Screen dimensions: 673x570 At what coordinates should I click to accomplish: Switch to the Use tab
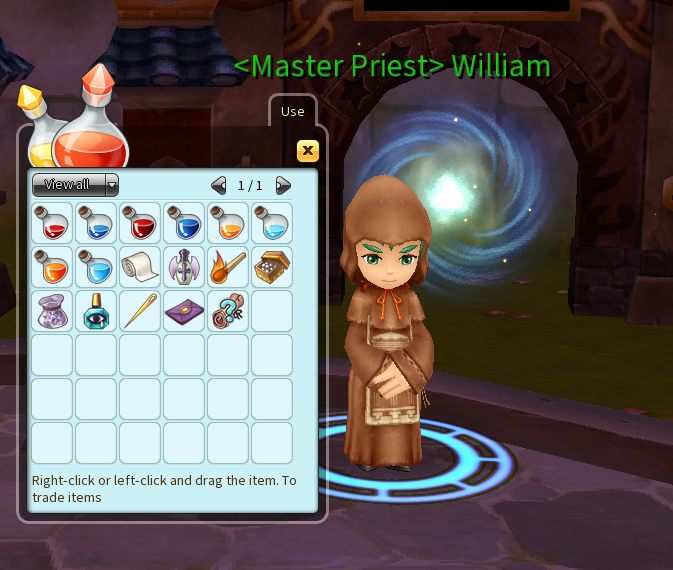click(292, 111)
